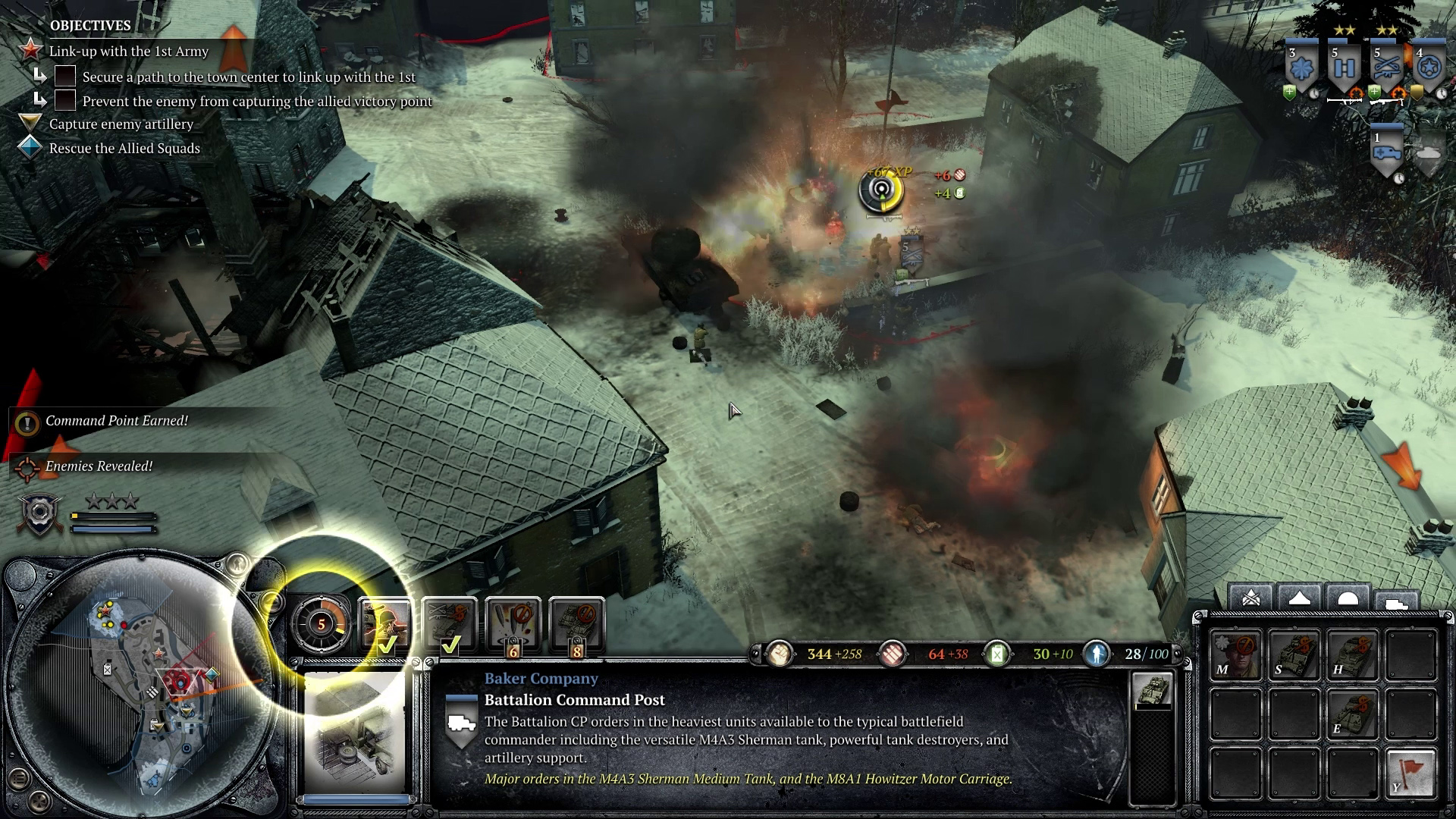Queue the tank in slot E
1456x819 pixels.
coord(1352,713)
